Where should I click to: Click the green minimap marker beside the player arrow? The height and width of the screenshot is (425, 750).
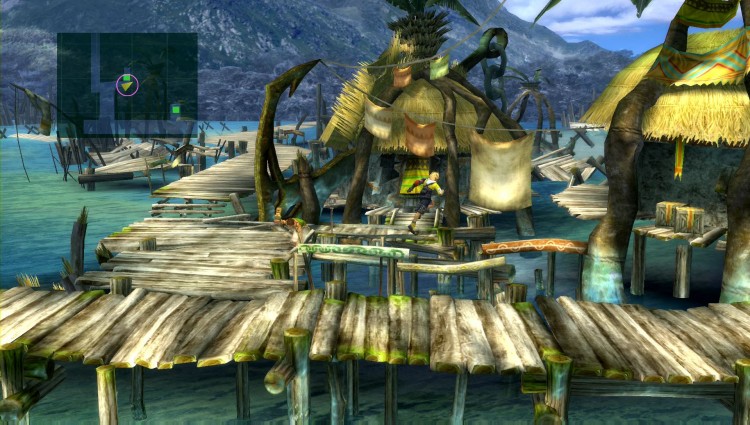[127, 76]
